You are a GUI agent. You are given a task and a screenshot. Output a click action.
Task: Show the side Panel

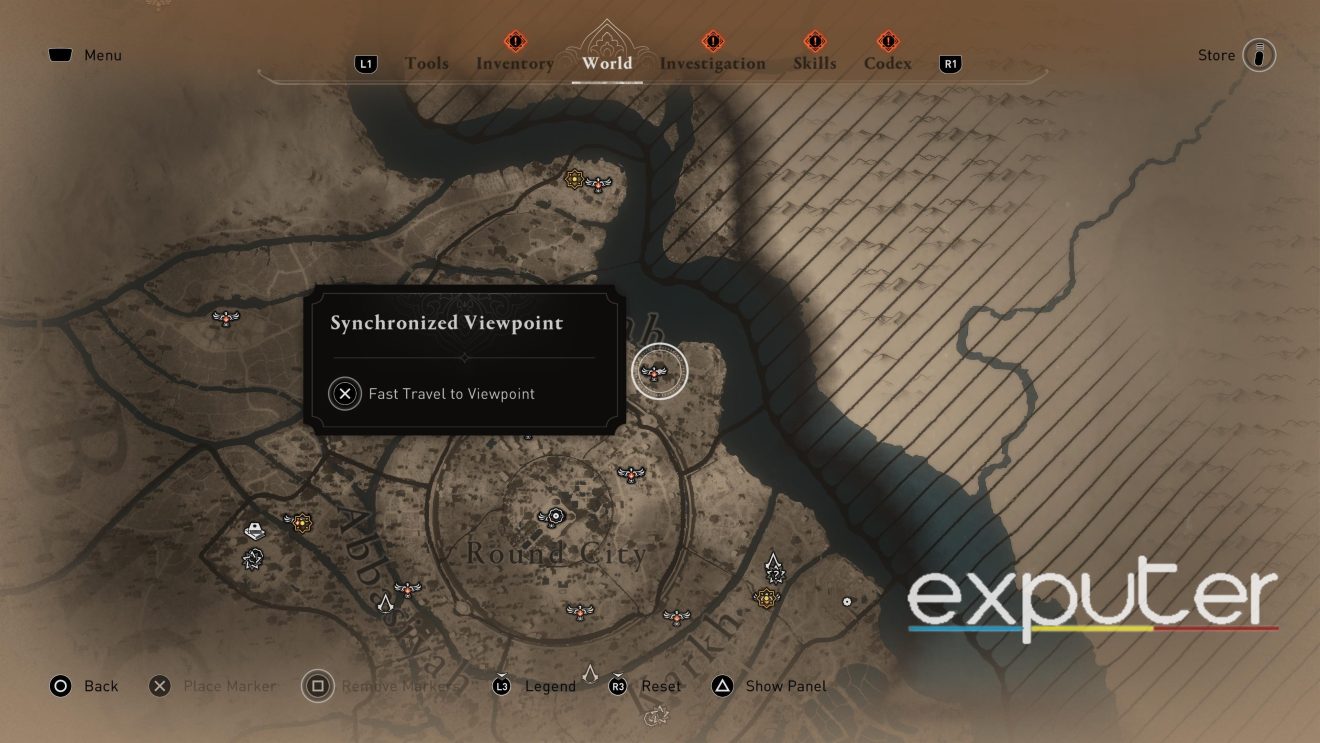coord(786,686)
